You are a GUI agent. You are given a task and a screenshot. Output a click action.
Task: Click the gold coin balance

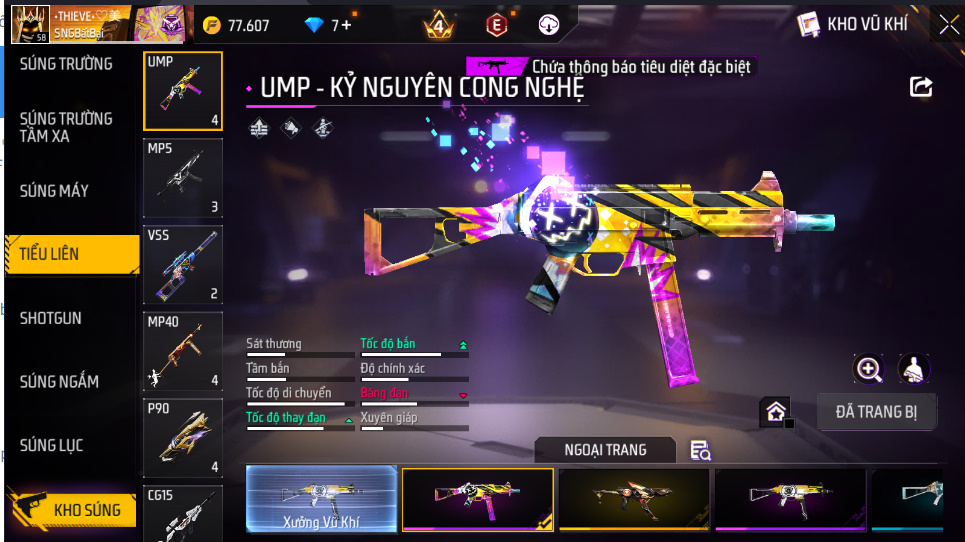236,25
